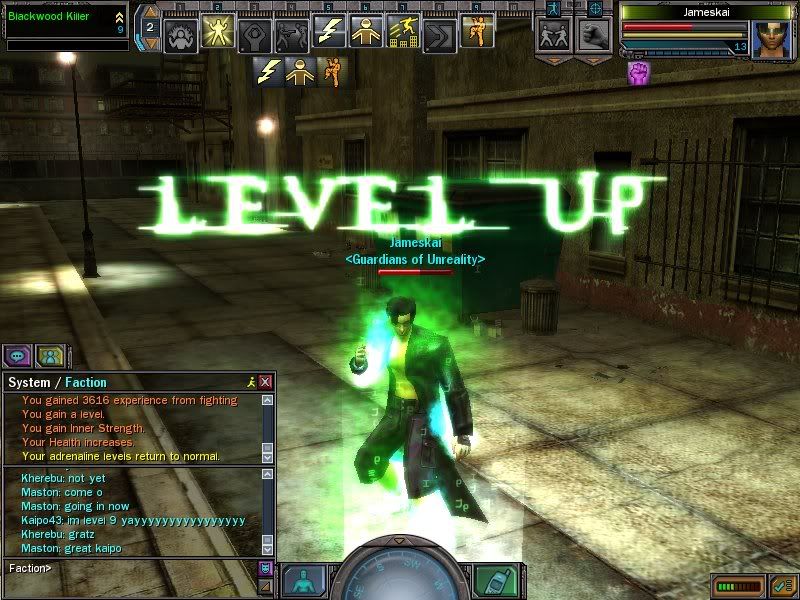Open the cell phone button
This screenshot has height=600, width=800.
[x=490, y=580]
